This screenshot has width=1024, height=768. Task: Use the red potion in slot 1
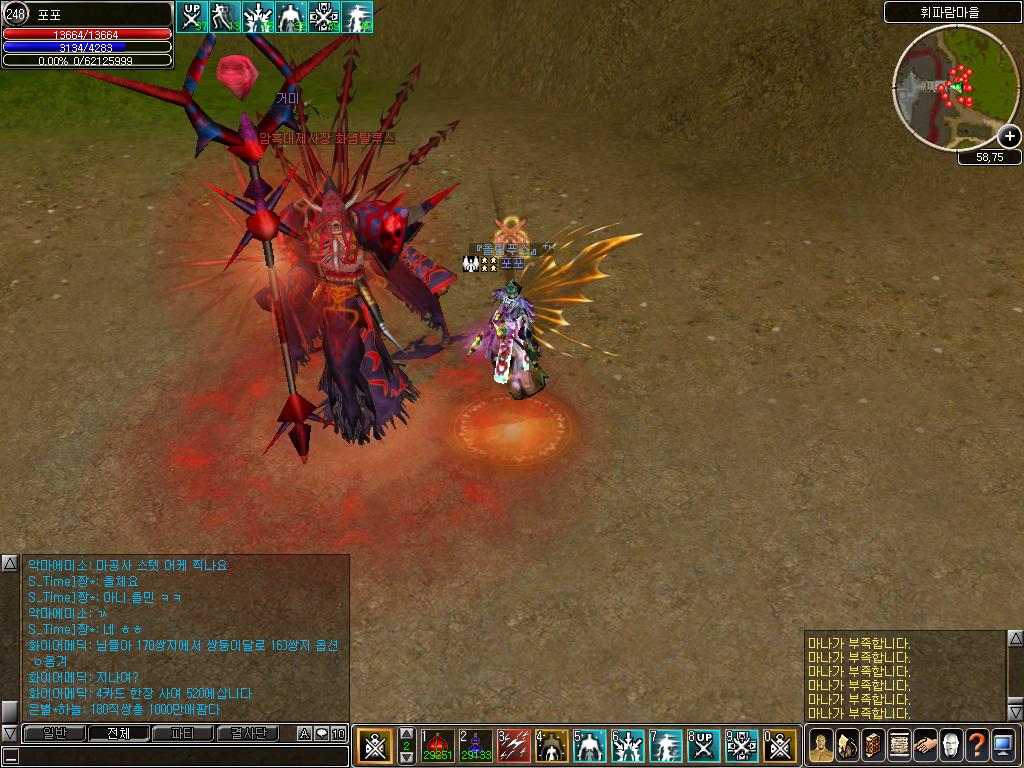click(438, 745)
